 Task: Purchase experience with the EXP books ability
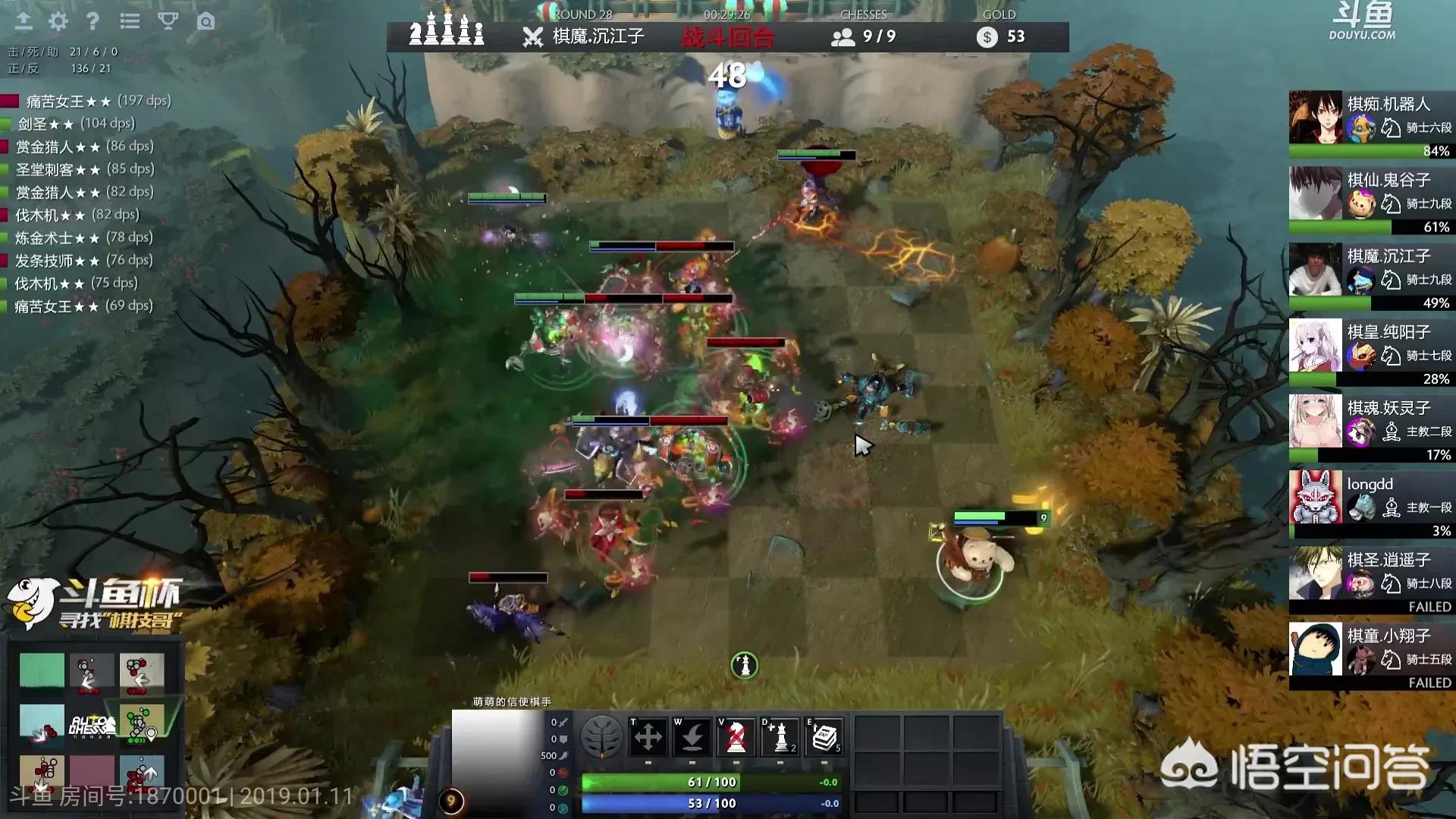pos(824,736)
